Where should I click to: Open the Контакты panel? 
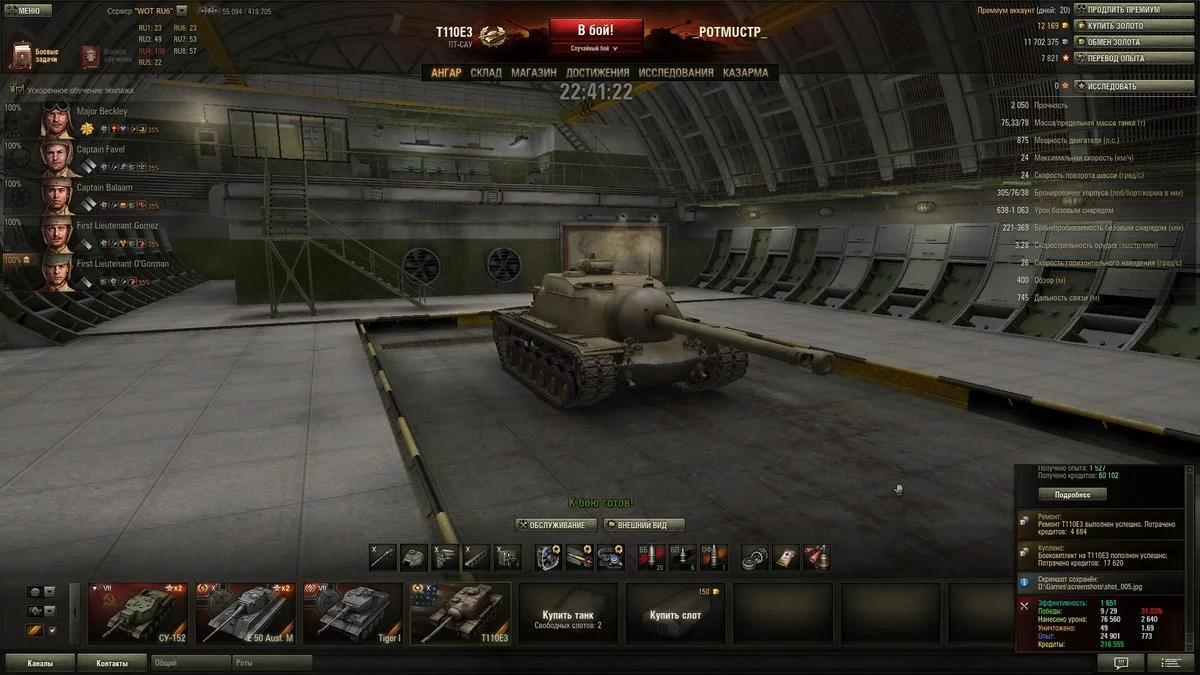112,663
